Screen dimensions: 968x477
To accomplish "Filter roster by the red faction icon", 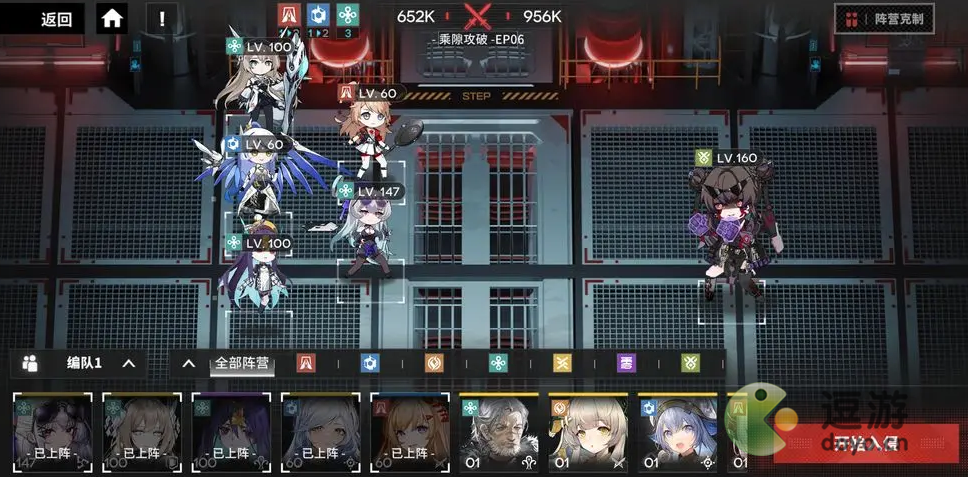I will (306, 363).
